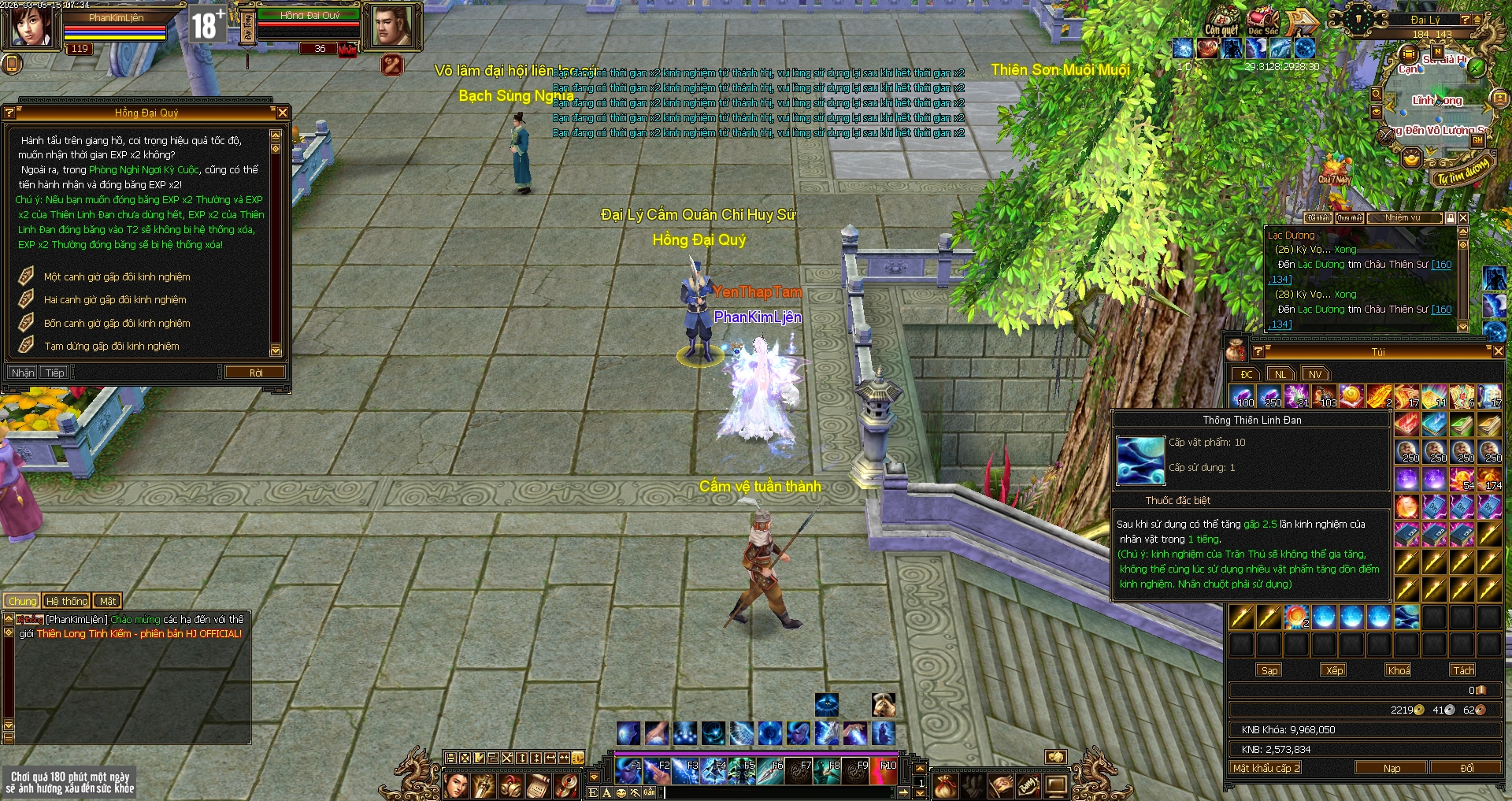1512x801 pixels.
Task: Click the Rời button to leave dialogue
Action: (255, 373)
